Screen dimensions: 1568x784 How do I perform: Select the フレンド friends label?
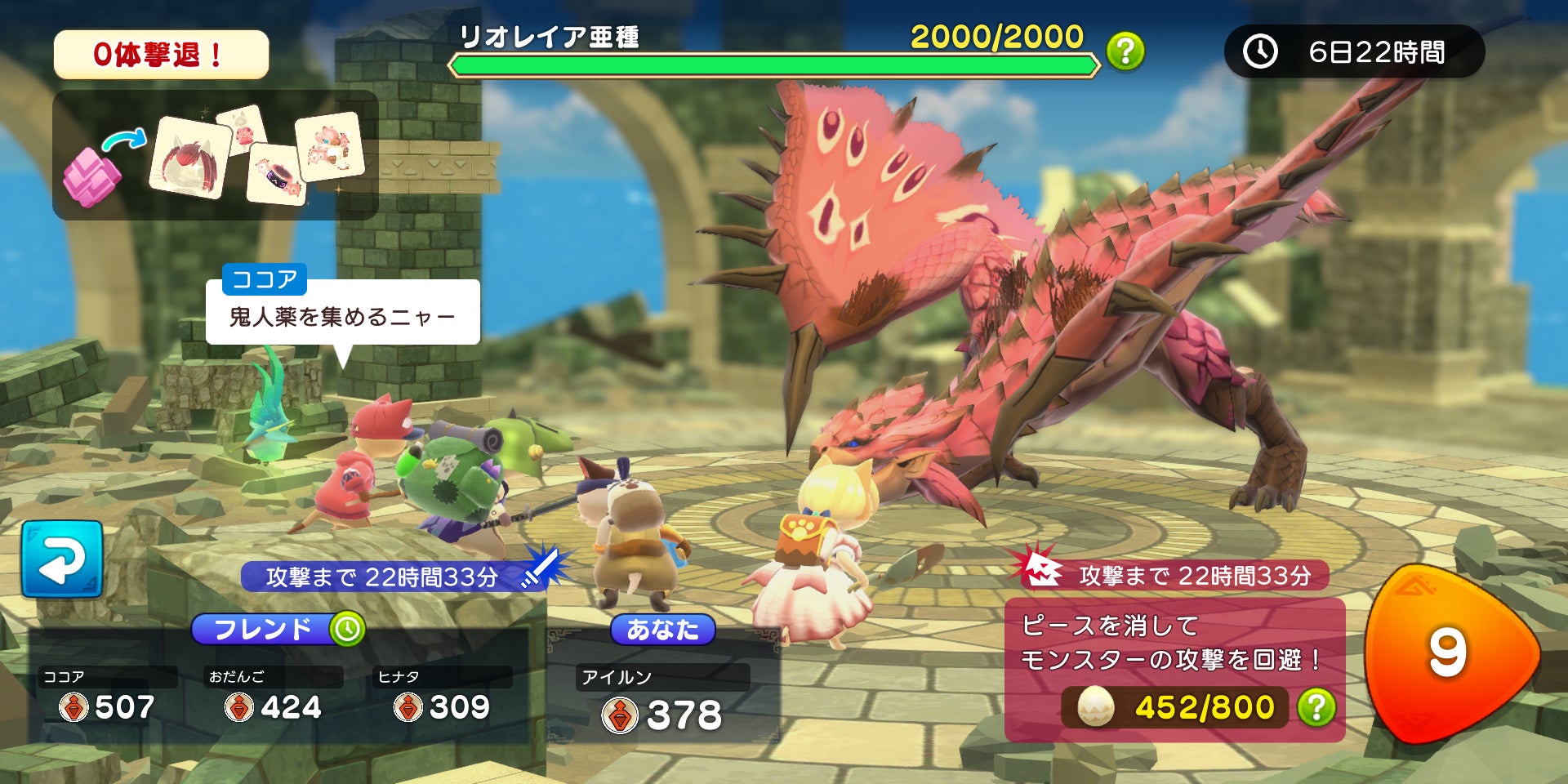(x=262, y=629)
